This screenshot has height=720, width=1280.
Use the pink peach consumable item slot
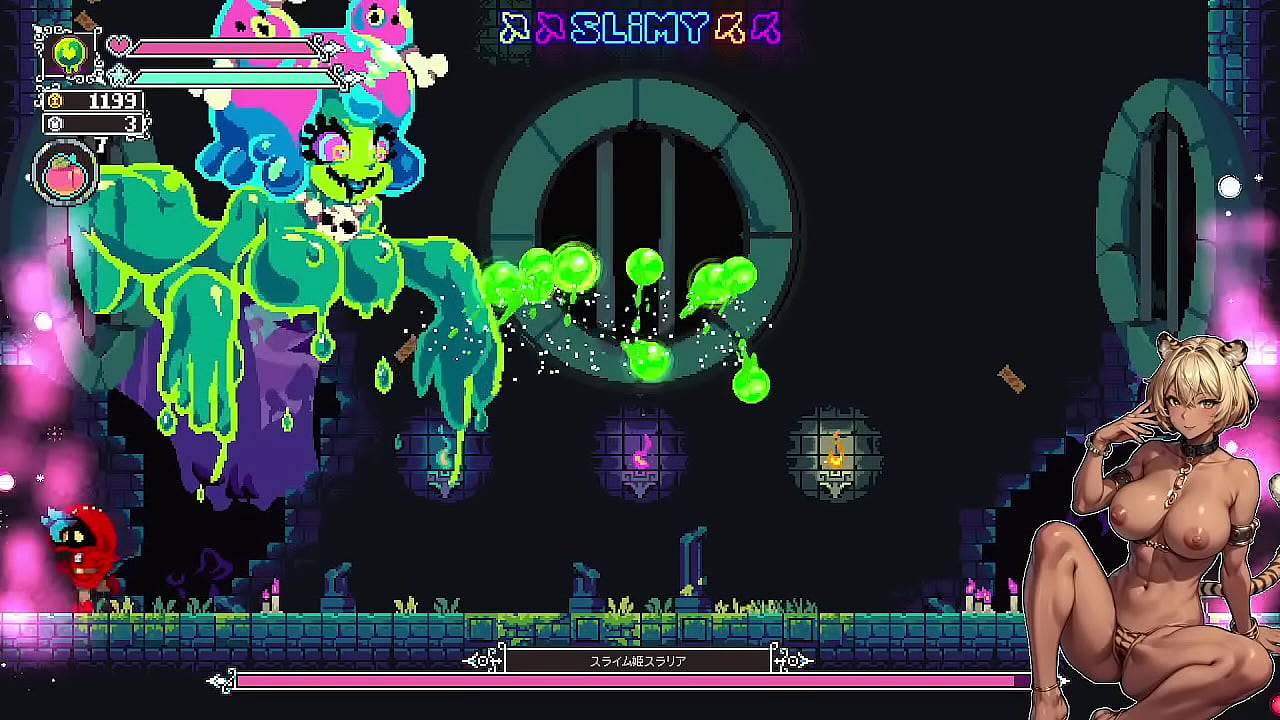pos(66,173)
